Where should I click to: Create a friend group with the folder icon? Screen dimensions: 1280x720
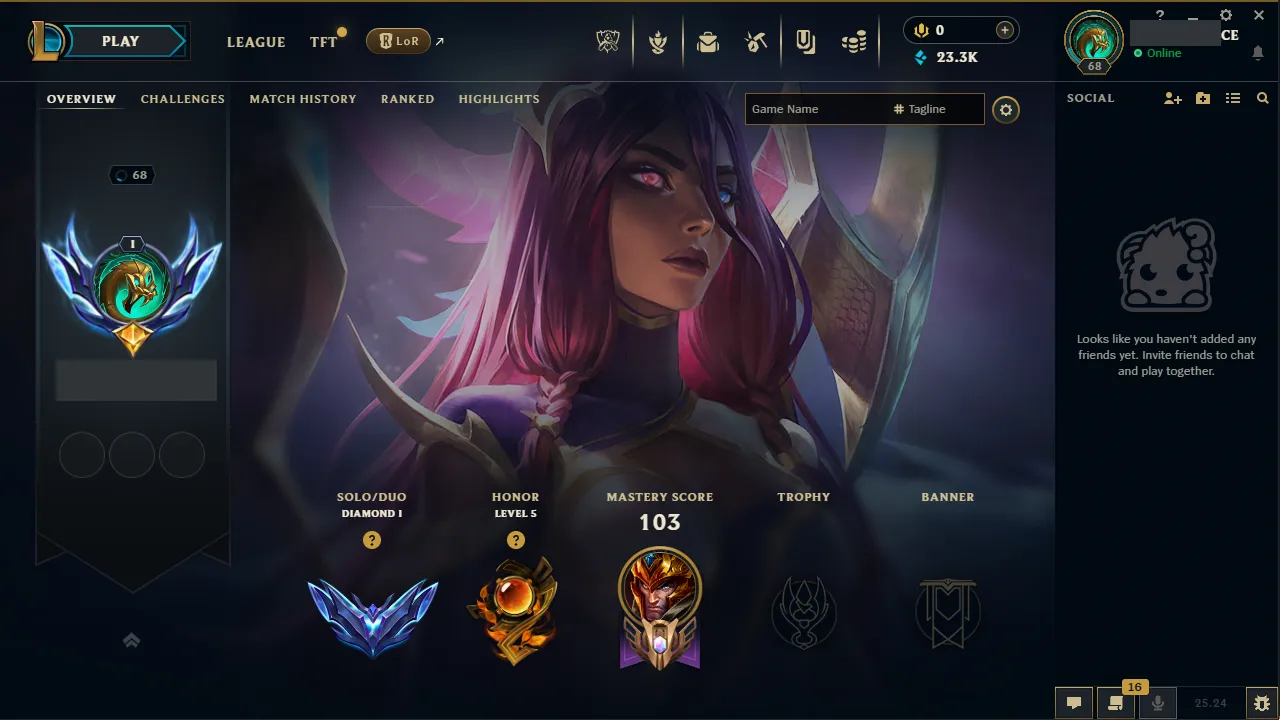click(1202, 98)
